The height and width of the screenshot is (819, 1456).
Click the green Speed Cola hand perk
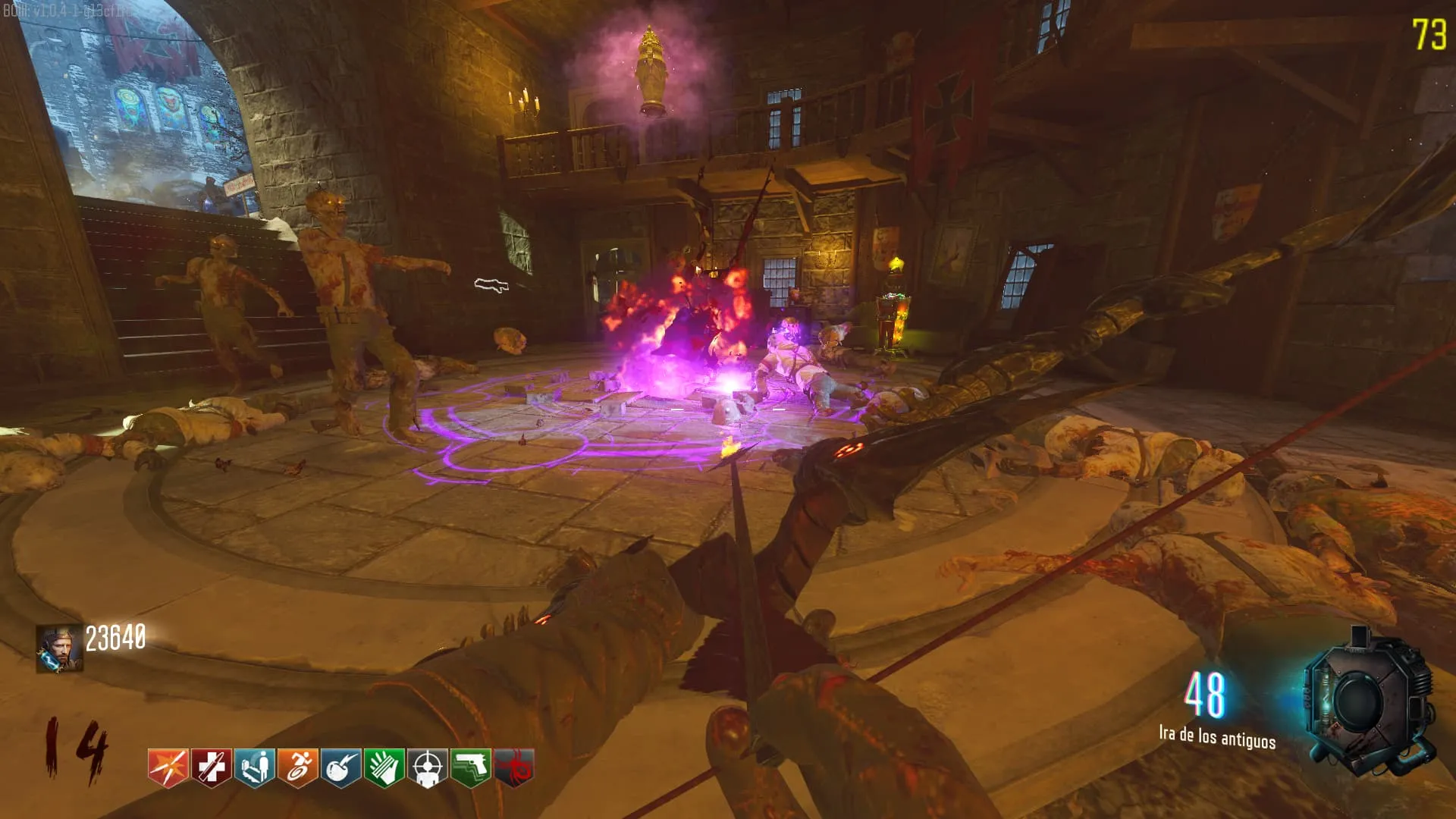[384, 767]
